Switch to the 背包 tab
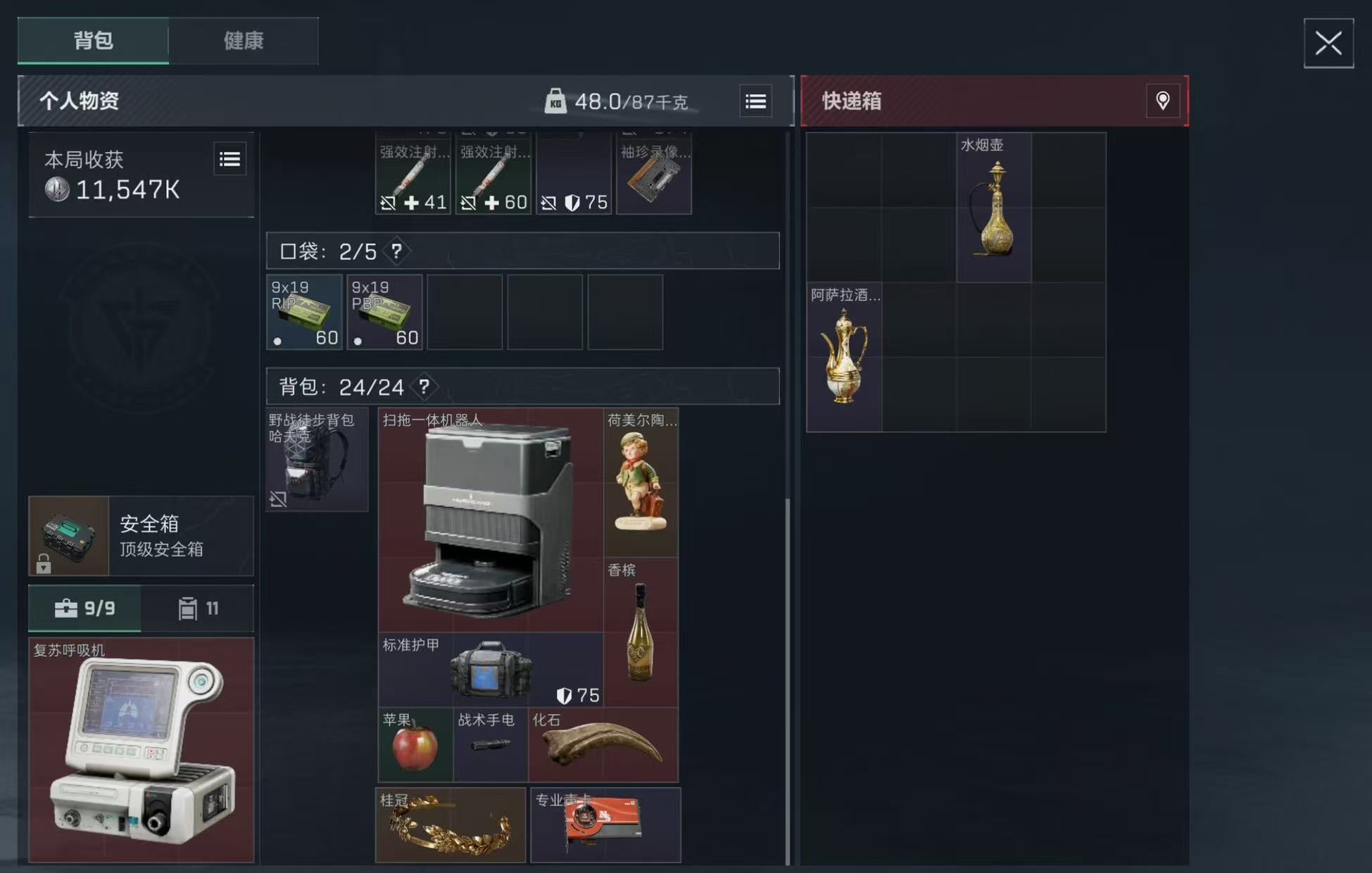1372x873 pixels. point(92,41)
